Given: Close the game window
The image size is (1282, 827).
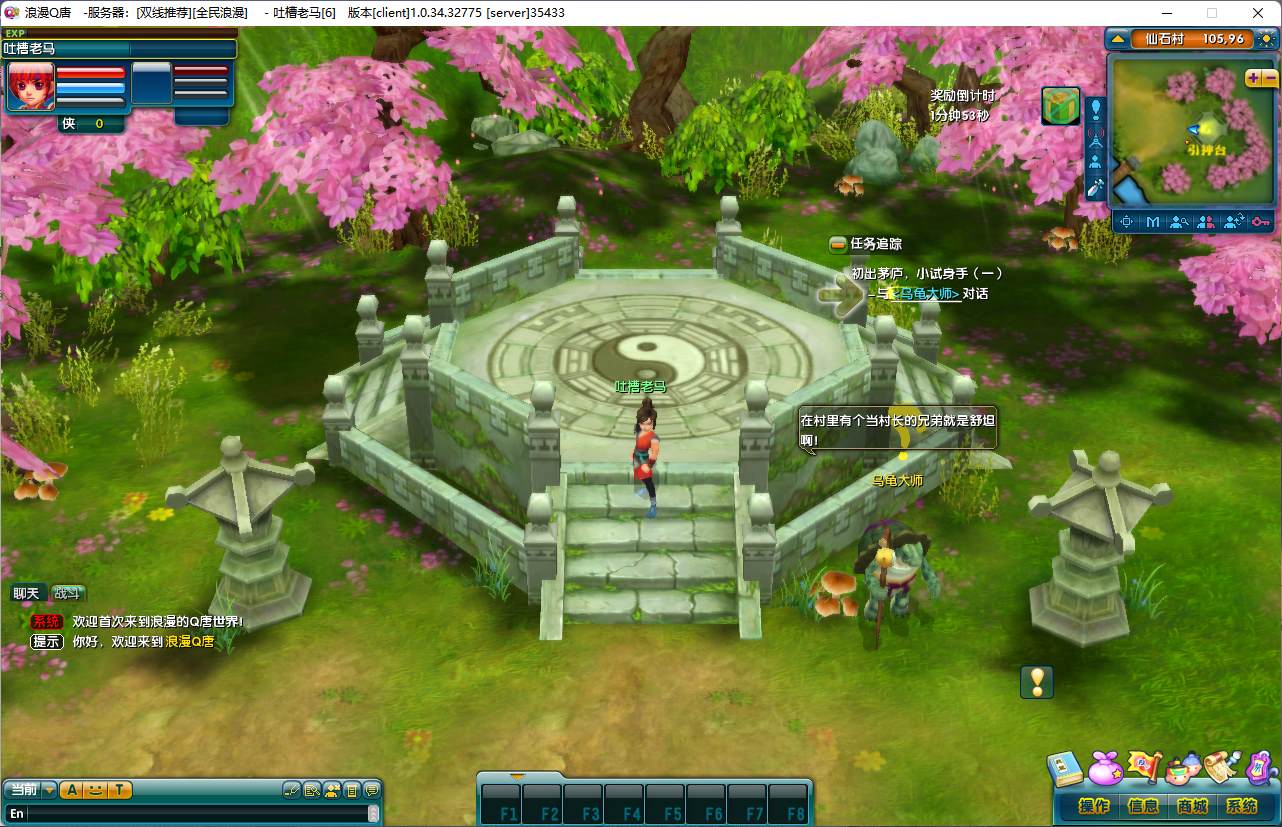Looking at the screenshot, I should click(1258, 13).
